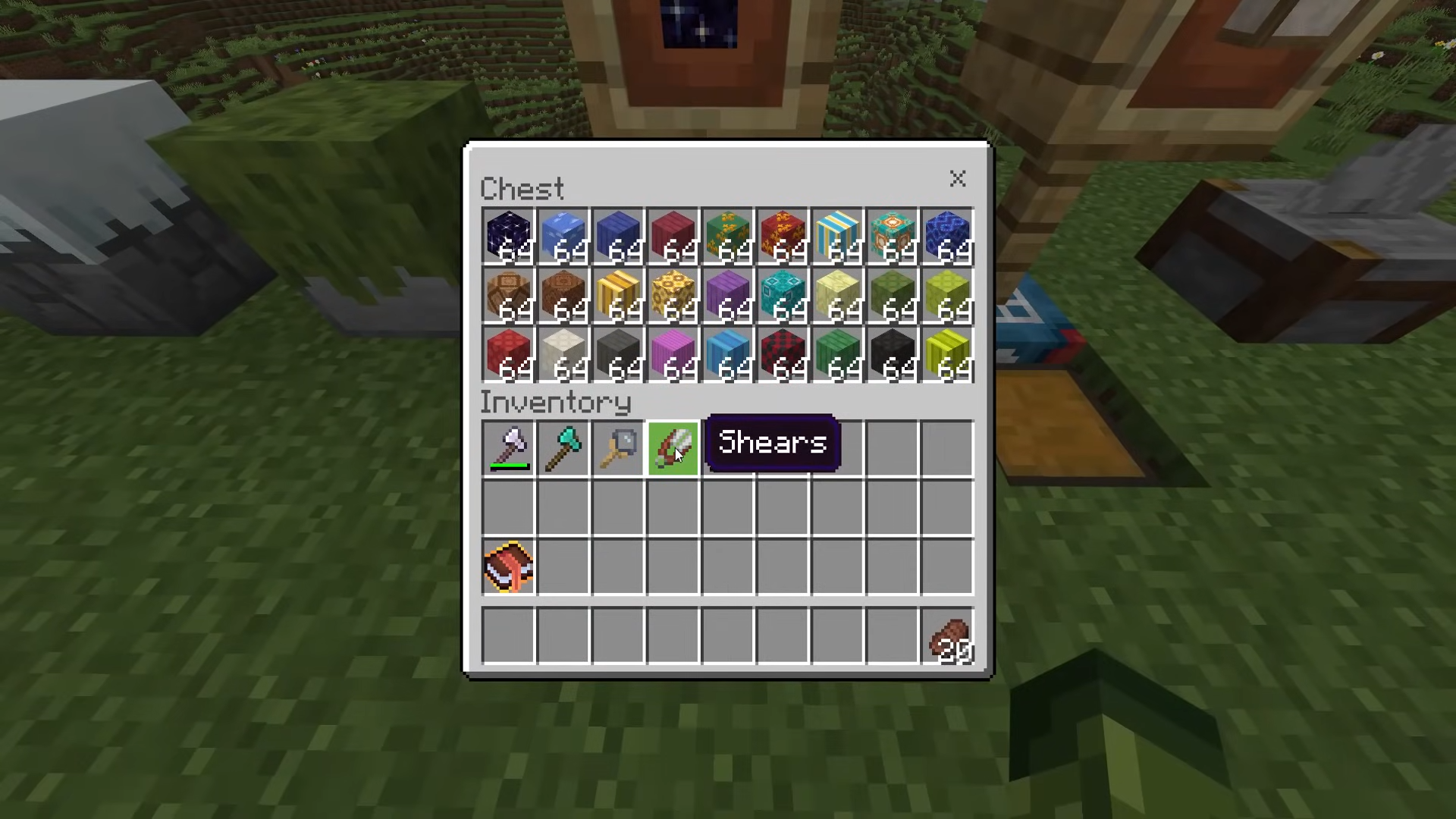The image size is (1456, 819).
Task: Take the starry night-sky block stack
Action: pos(509,235)
